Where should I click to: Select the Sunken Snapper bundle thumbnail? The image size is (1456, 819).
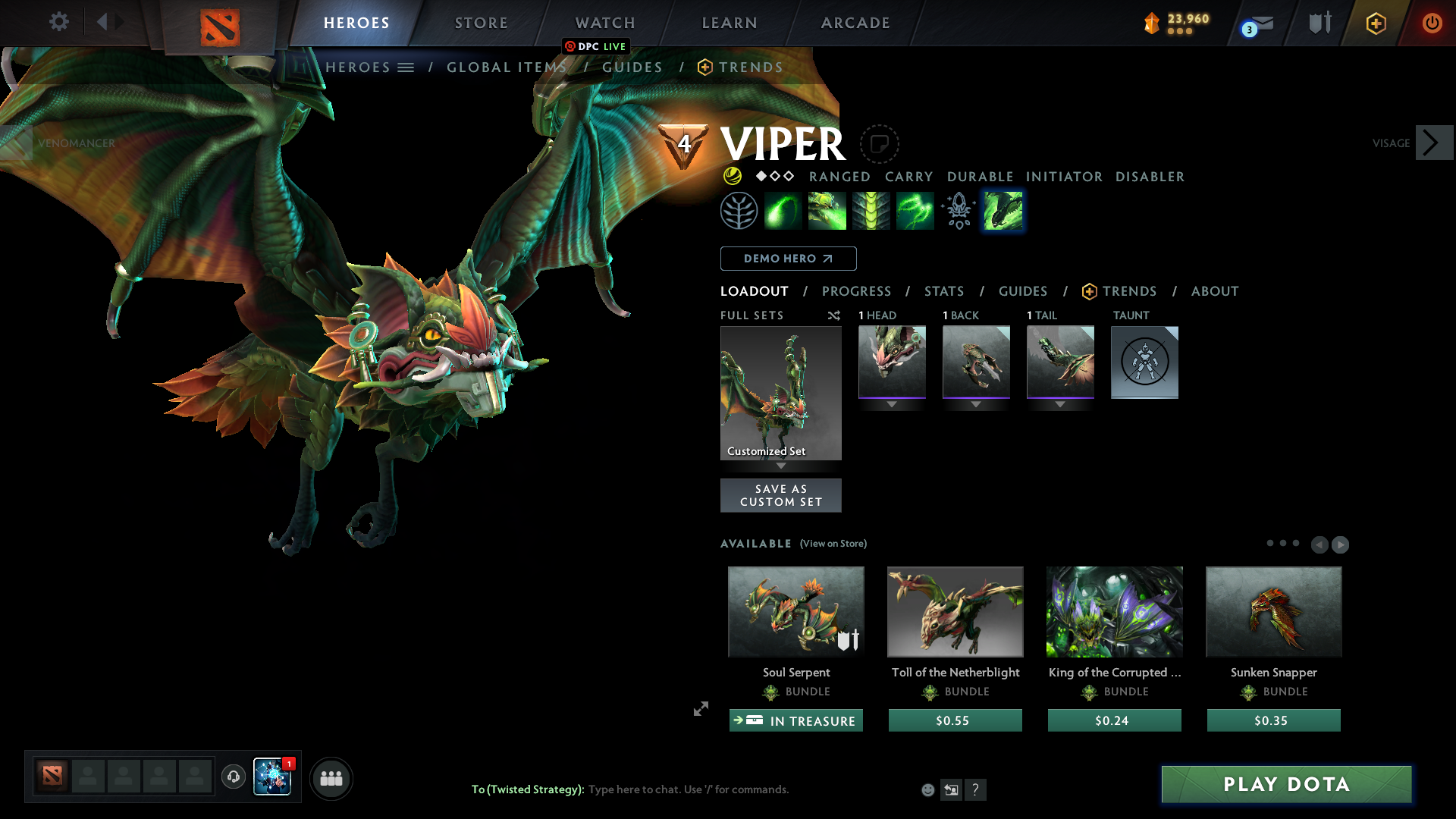point(1273,611)
